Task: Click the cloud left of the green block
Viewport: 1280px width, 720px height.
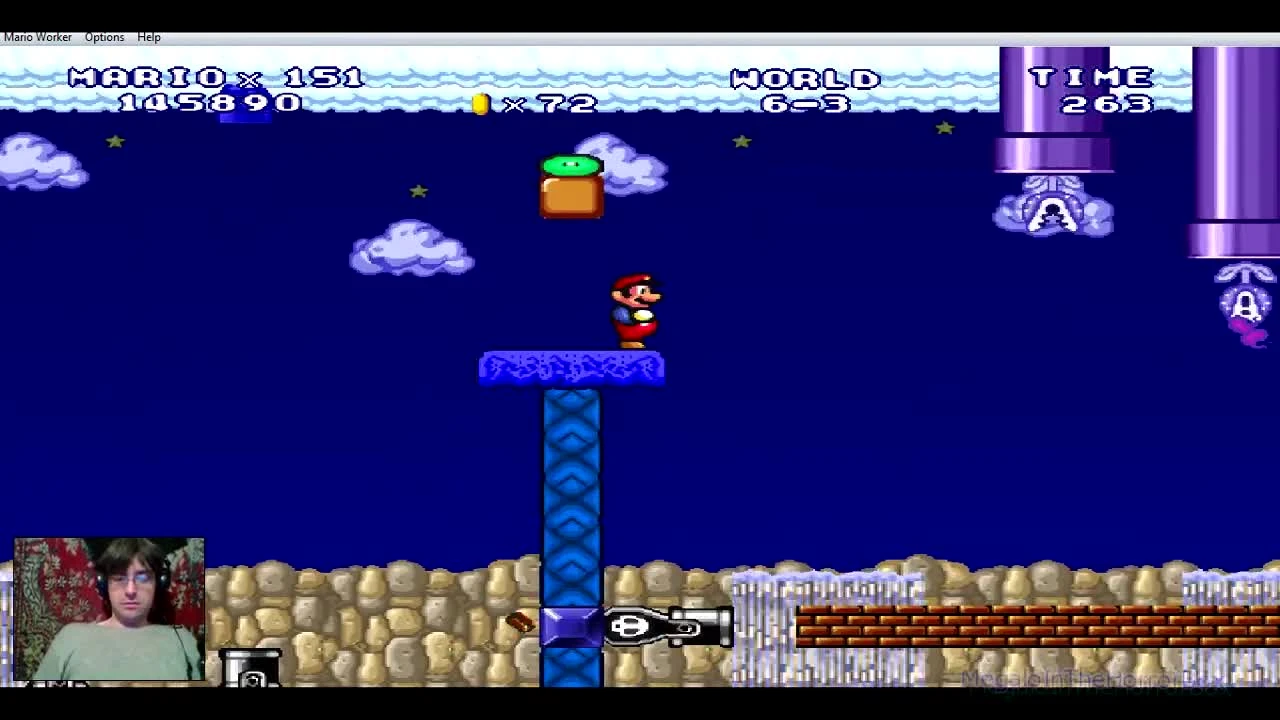Action: point(410,248)
